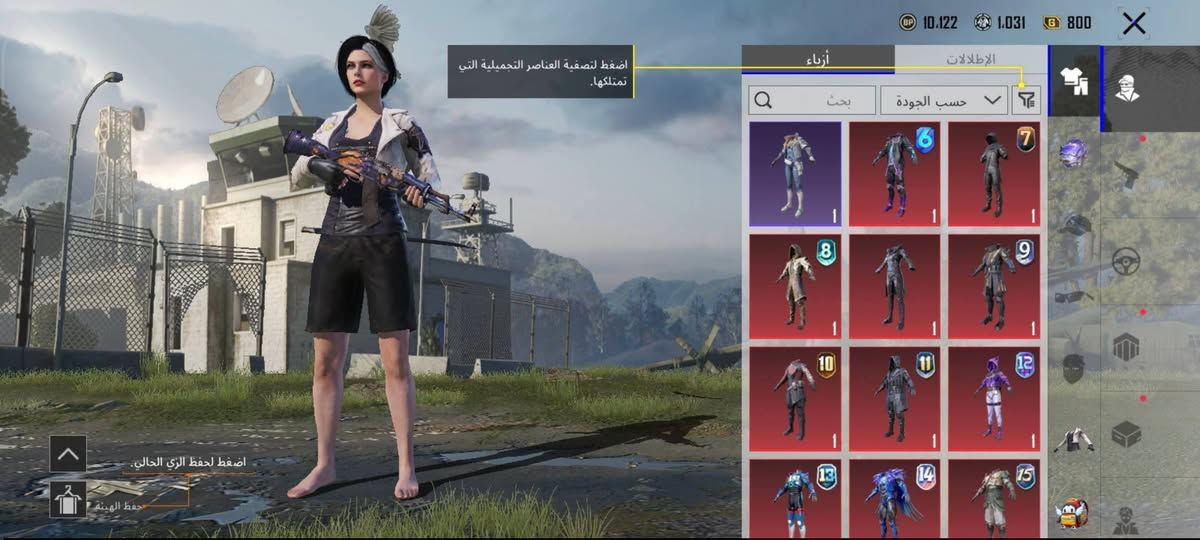Save the current look with the hanger button
This screenshot has width=1200, height=540.
[x=68, y=497]
